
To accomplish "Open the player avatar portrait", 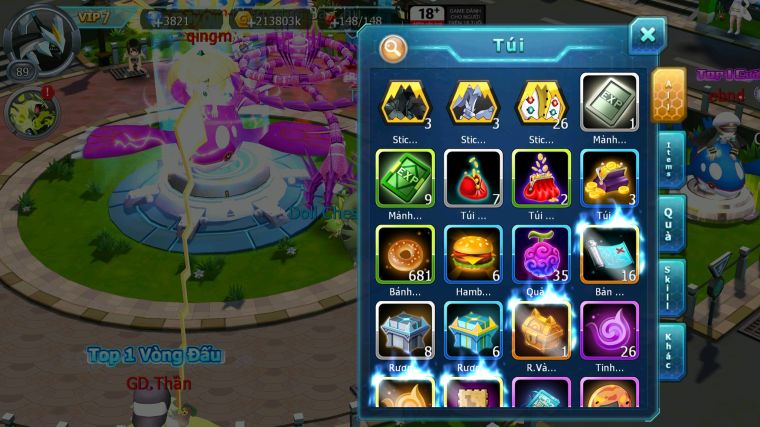I will click(x=37, y=37).
